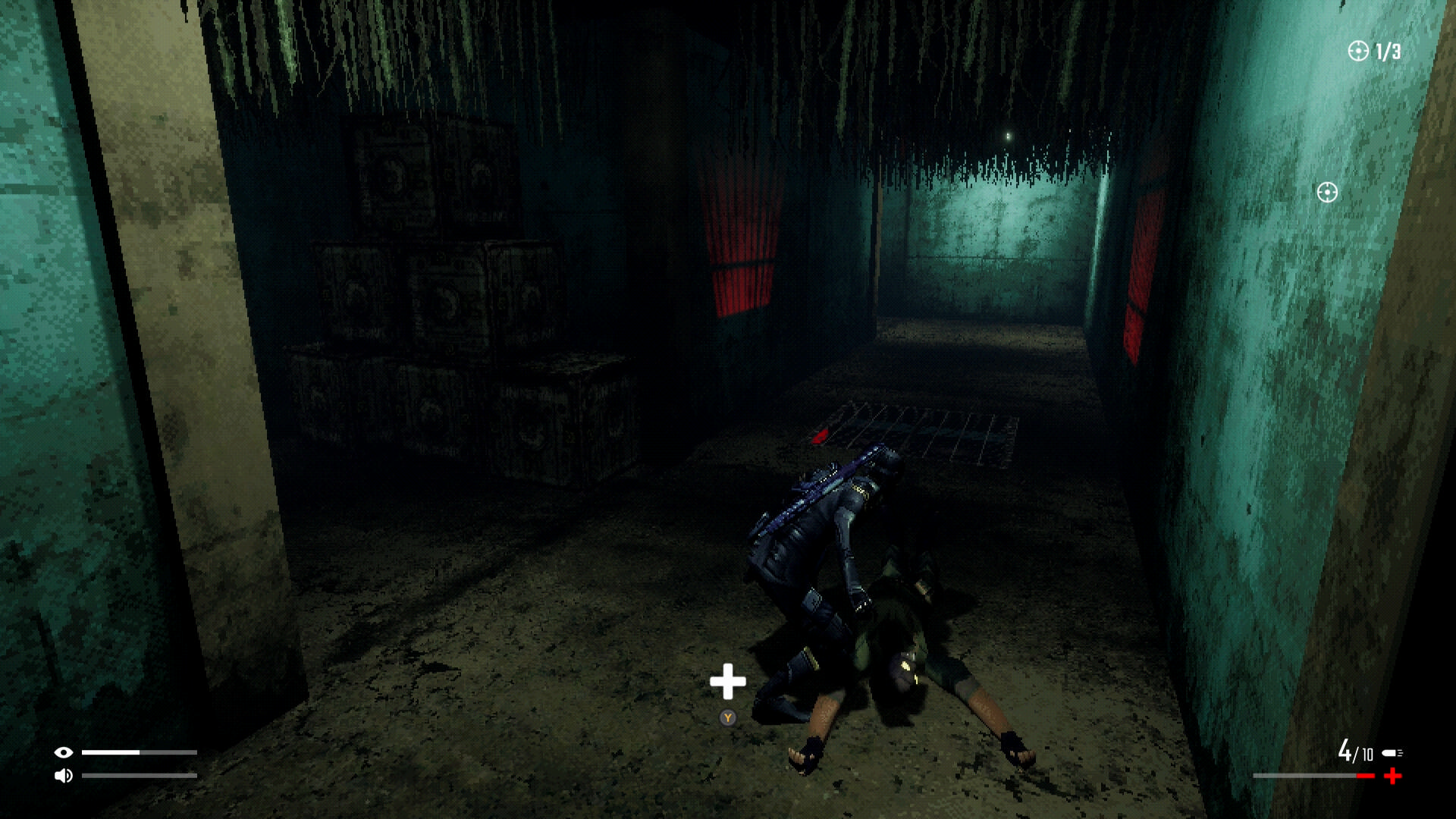The height and width of the screenshot is (819, 1456).
Task: Click the red health cross icon
Action: point(1393,776)
